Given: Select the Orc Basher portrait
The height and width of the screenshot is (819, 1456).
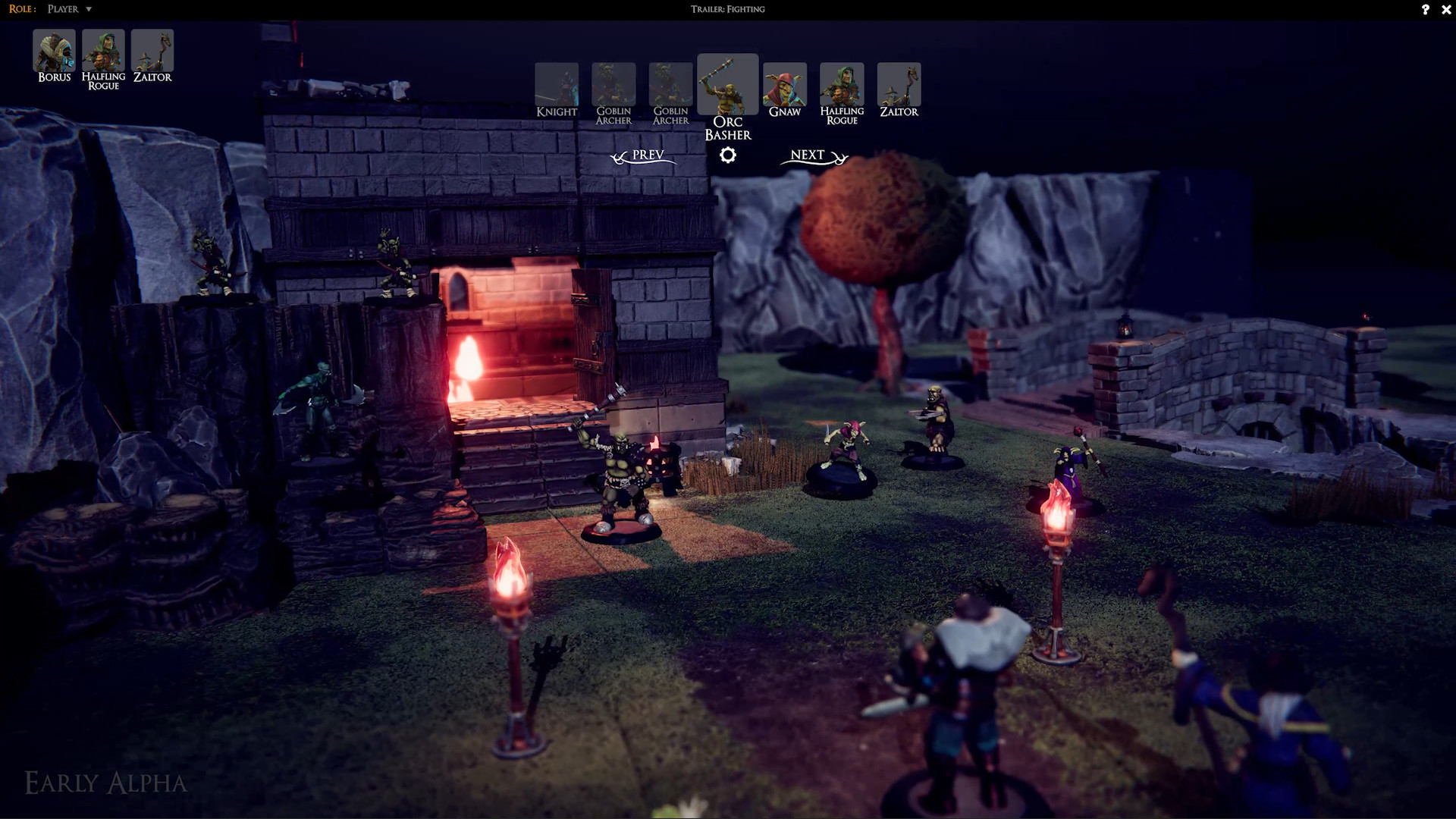Looking at the screenshot, I should [x=727, y=83].
